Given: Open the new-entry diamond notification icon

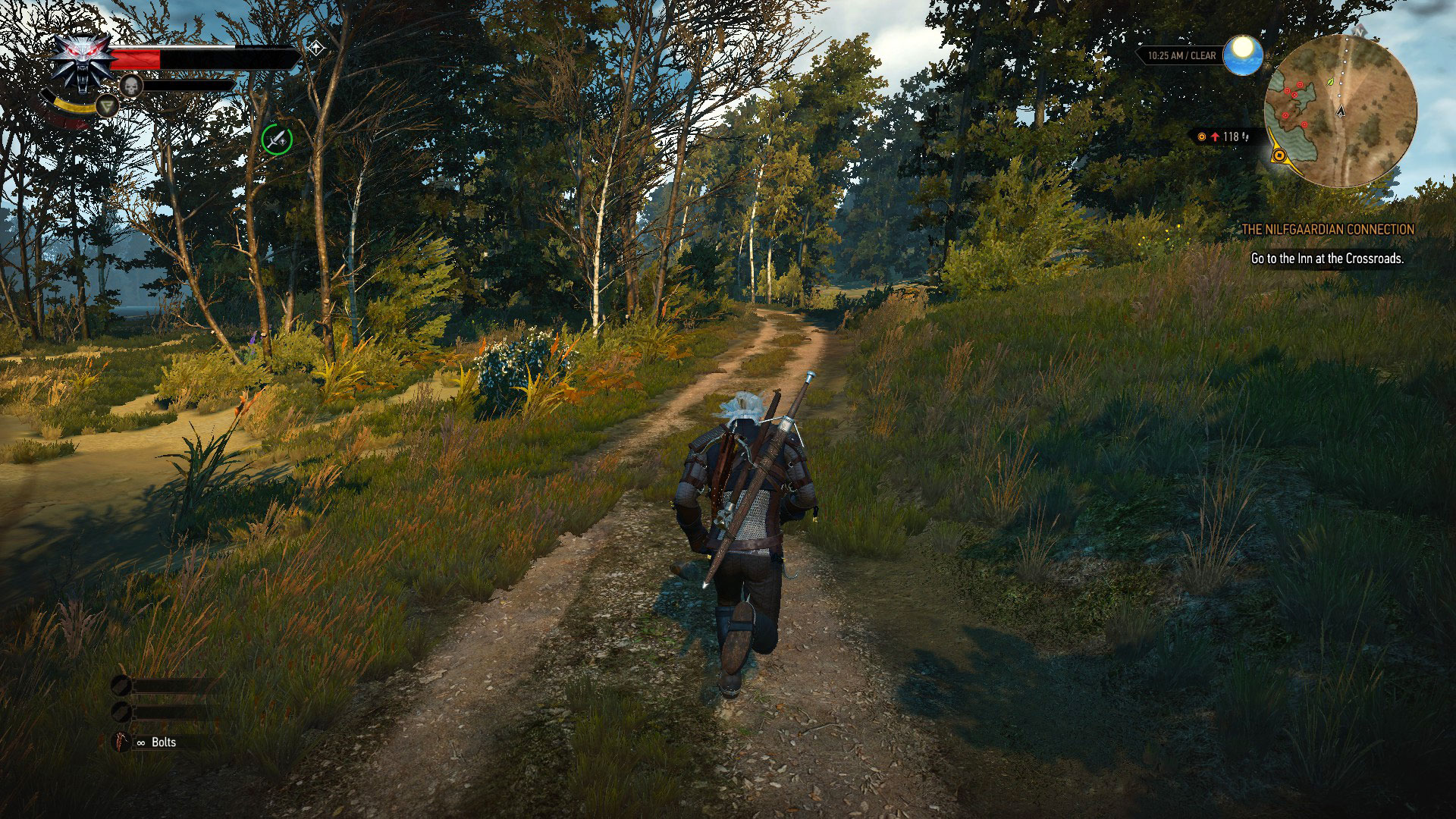Looking at the screenshot, I should coord(316,47).
